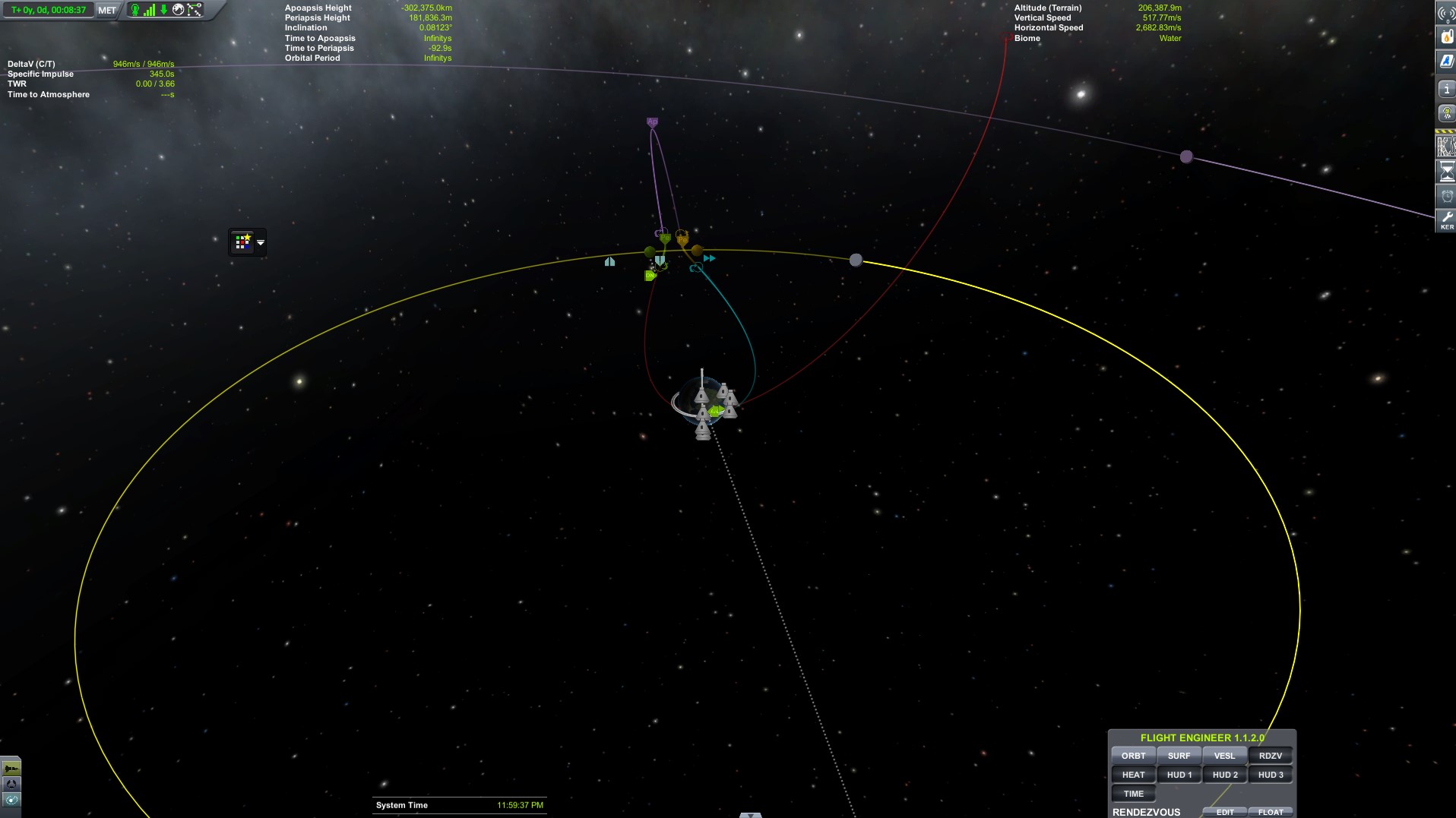Screen dimensions: 1456x818
Task: Click the EDIT button for Rendezvous section
Action: coord(1224,811)
